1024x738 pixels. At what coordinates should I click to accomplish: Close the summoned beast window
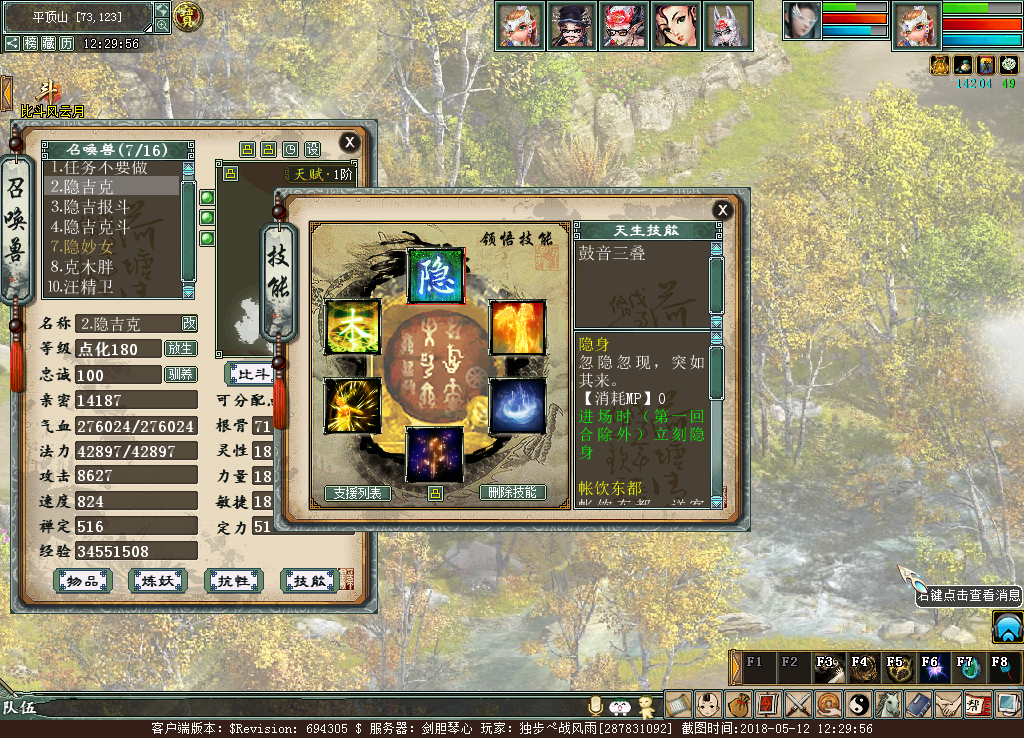point(349,142)
